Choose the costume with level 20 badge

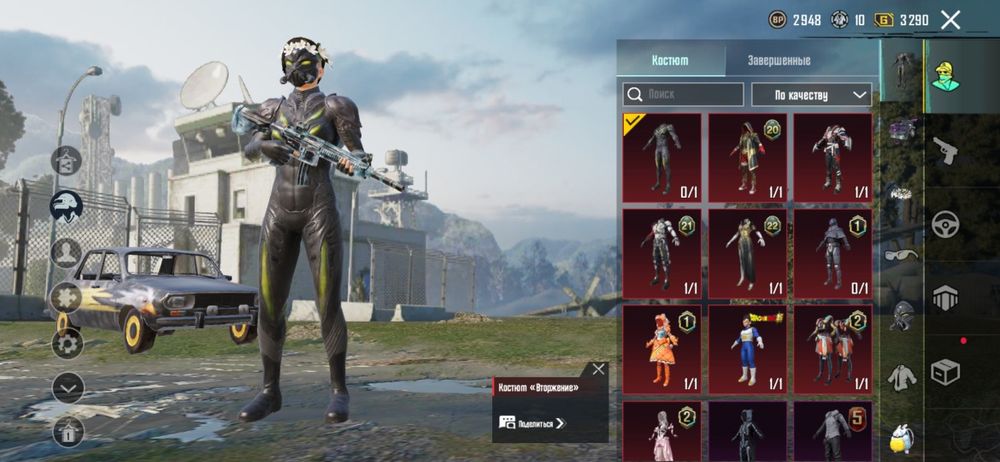[747, 158]
